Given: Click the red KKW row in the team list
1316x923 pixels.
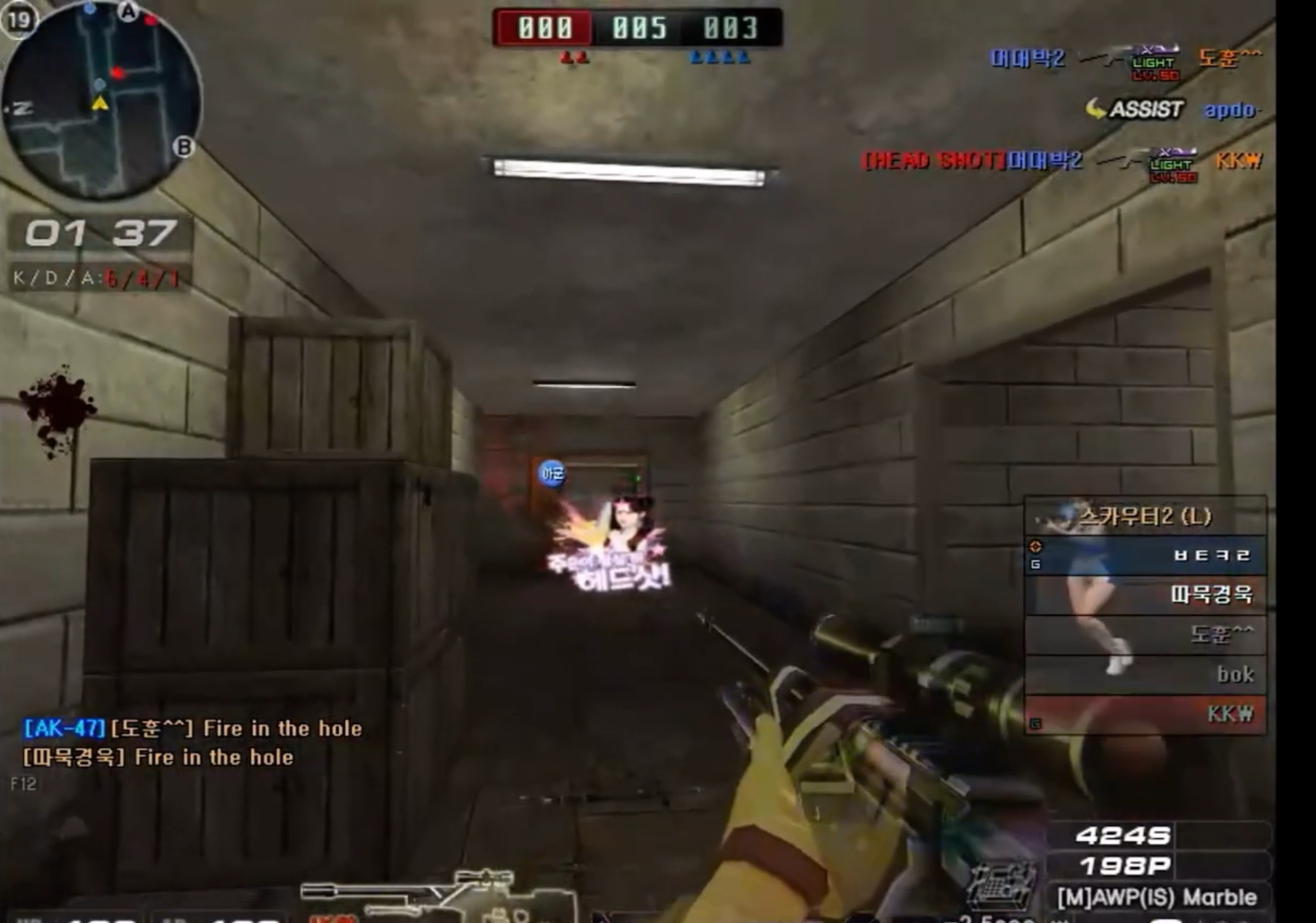Looking at the screenshot, I should [x=1145, y=714].
